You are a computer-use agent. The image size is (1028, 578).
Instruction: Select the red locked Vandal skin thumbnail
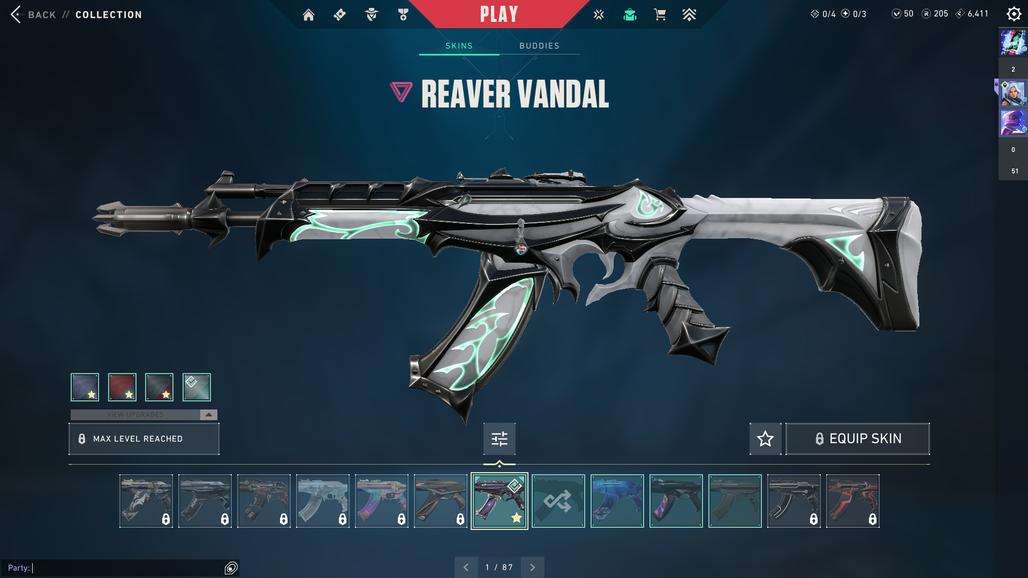point(853,501)
